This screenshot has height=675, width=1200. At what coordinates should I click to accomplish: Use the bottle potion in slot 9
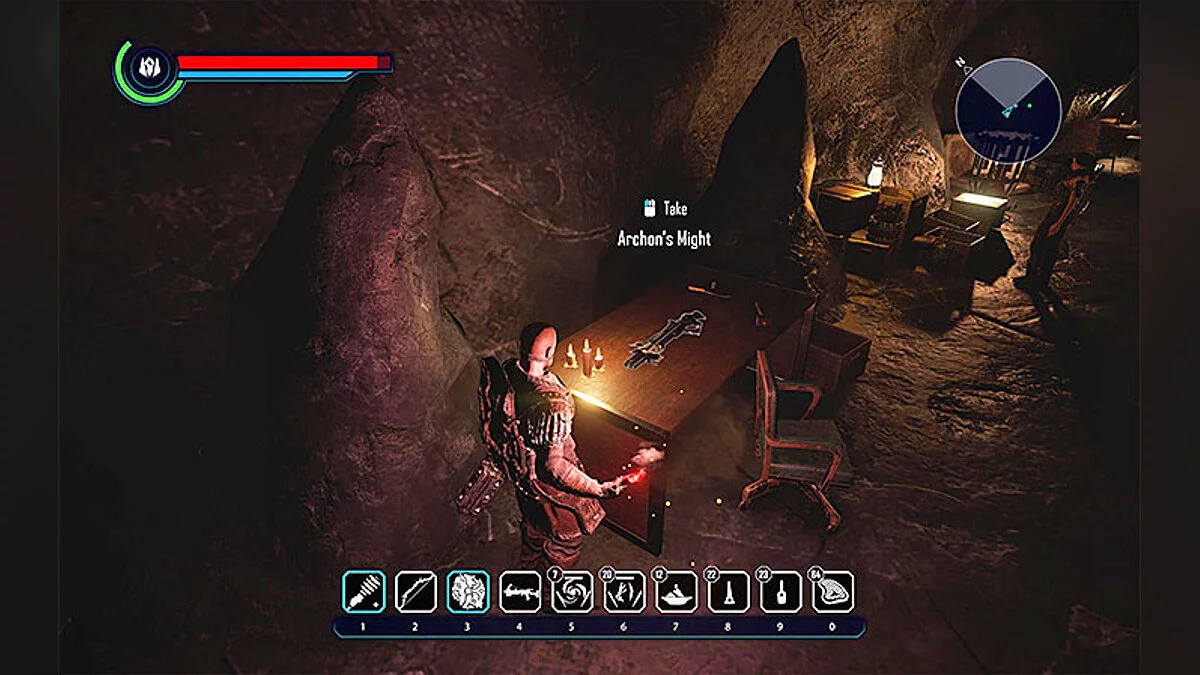780,592
